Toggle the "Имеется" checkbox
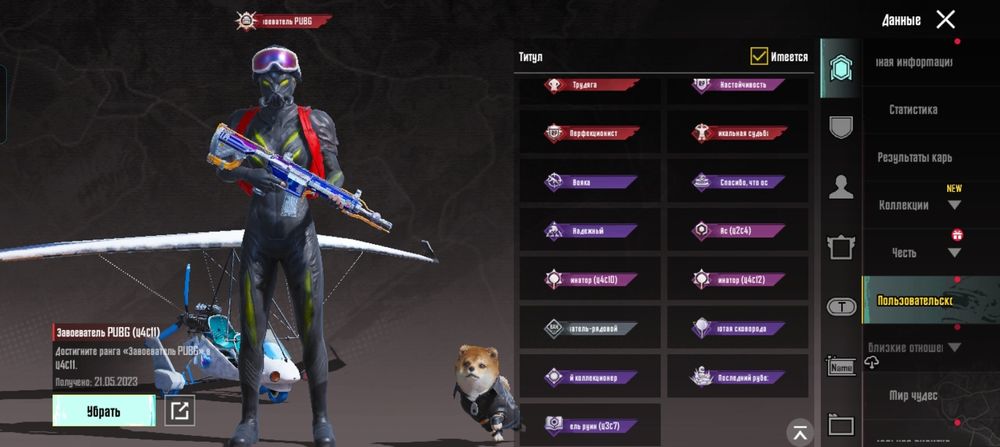The height and width of the screenshot is (447, 1000). point(760,57)
